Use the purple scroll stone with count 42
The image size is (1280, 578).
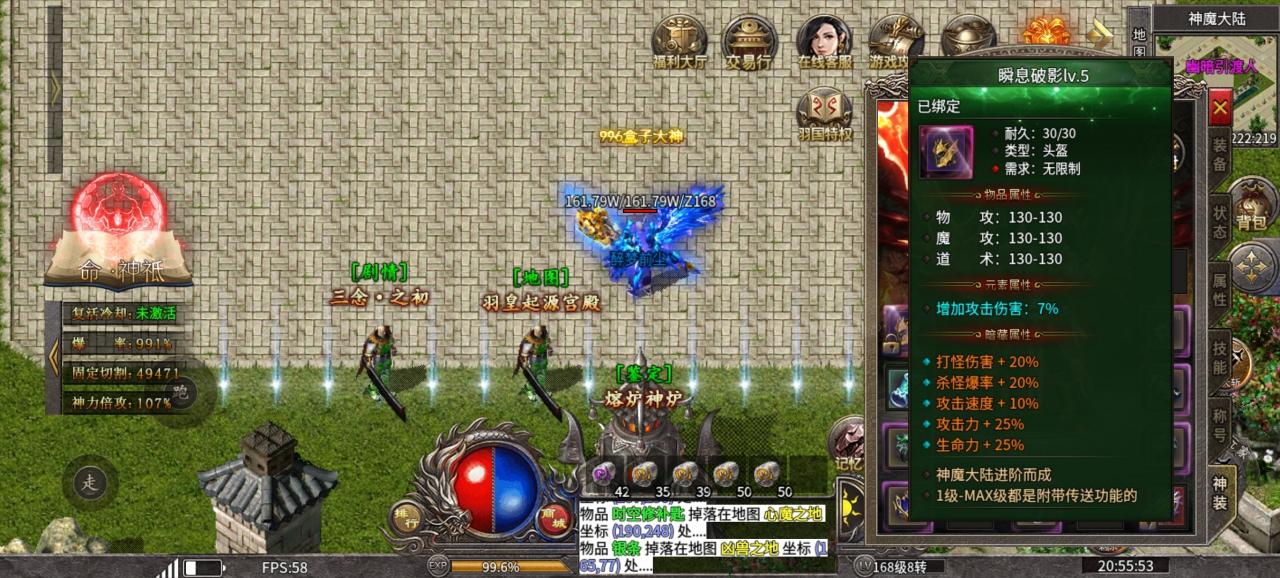pos(605,472)
